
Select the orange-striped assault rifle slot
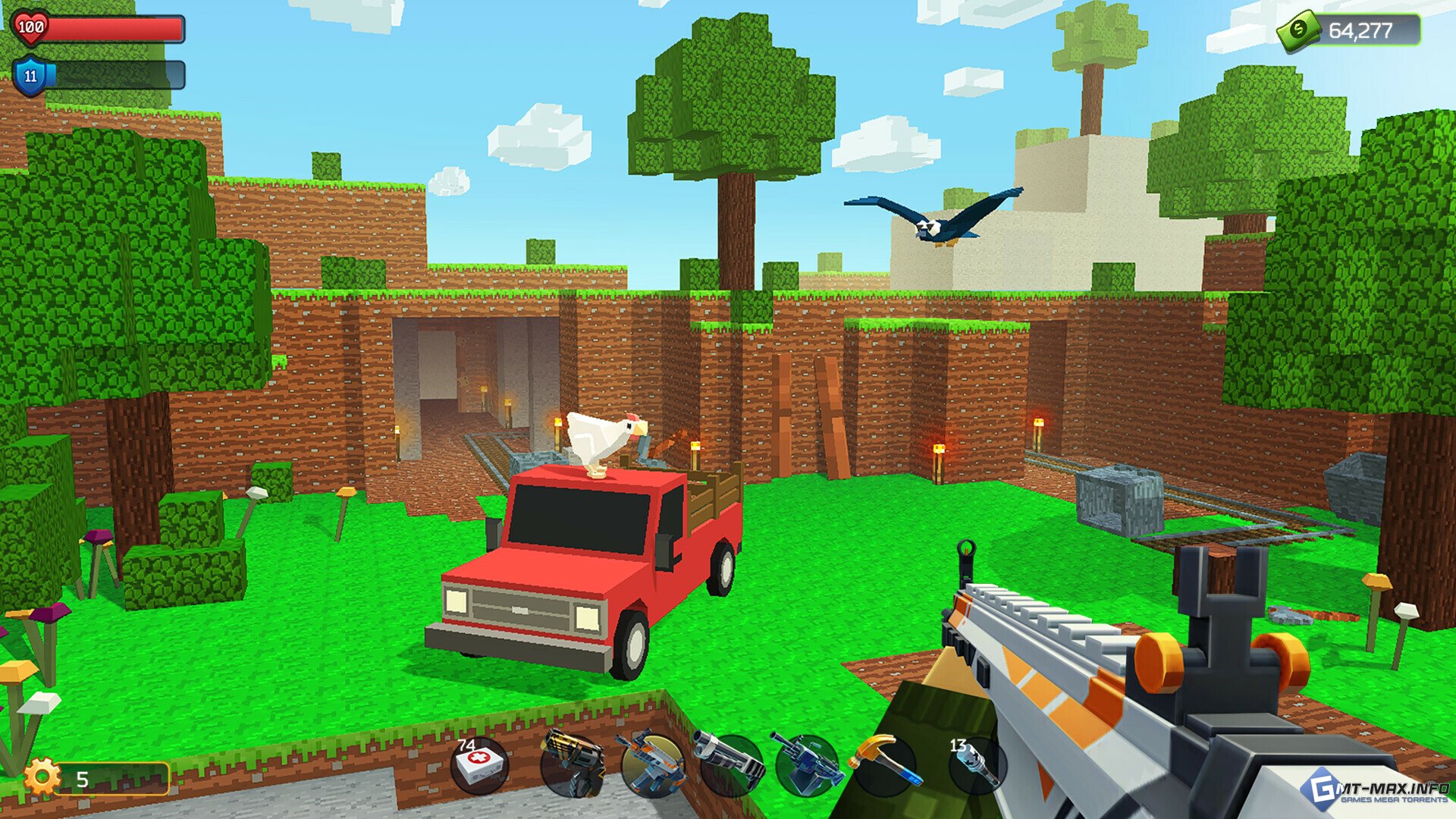tap(652, 766)
